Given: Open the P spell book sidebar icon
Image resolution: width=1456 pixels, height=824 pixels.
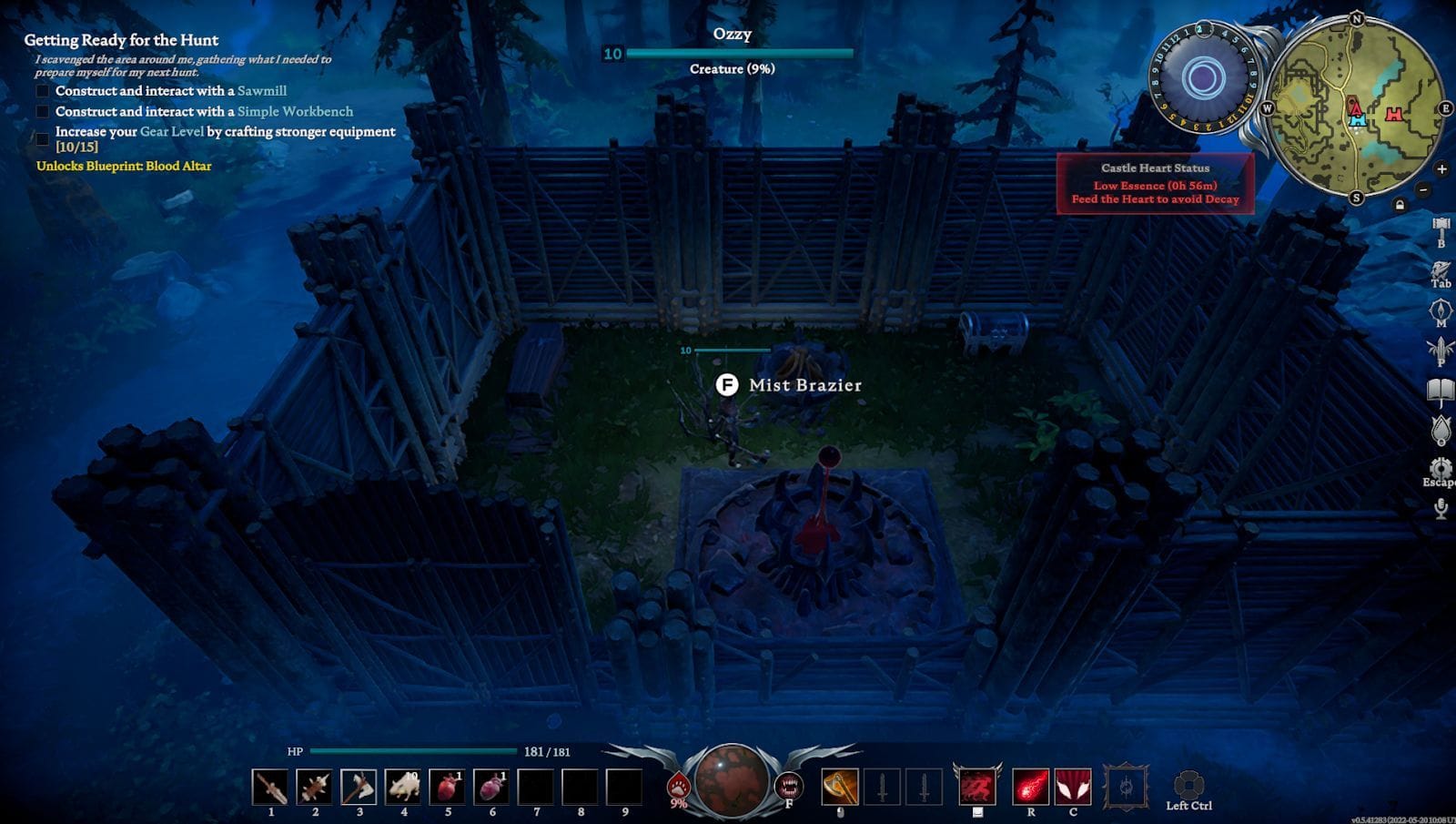Looking at the screenshot, I should [1440, 352].
